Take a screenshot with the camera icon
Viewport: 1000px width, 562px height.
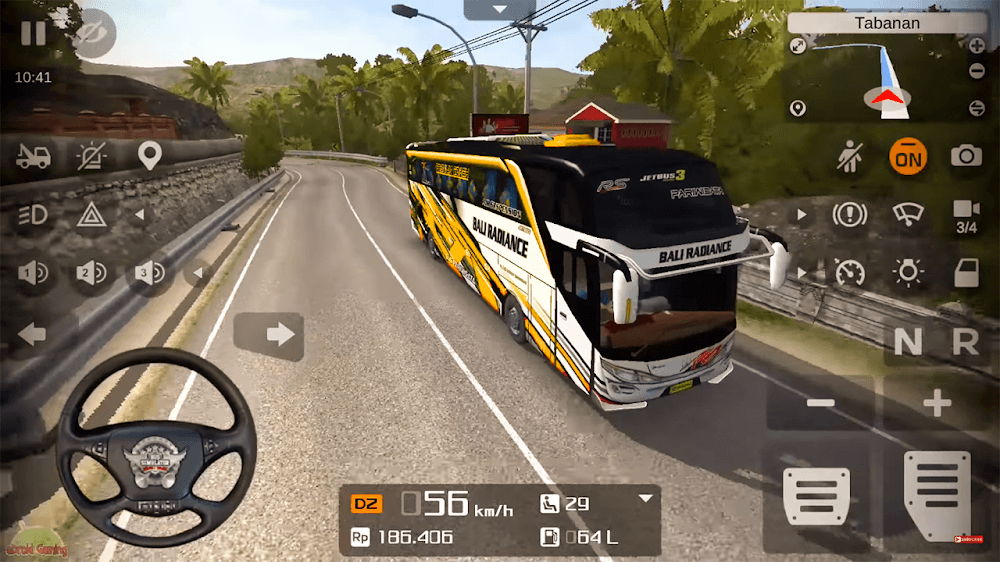pyautogui.click(x=966, y=156)
